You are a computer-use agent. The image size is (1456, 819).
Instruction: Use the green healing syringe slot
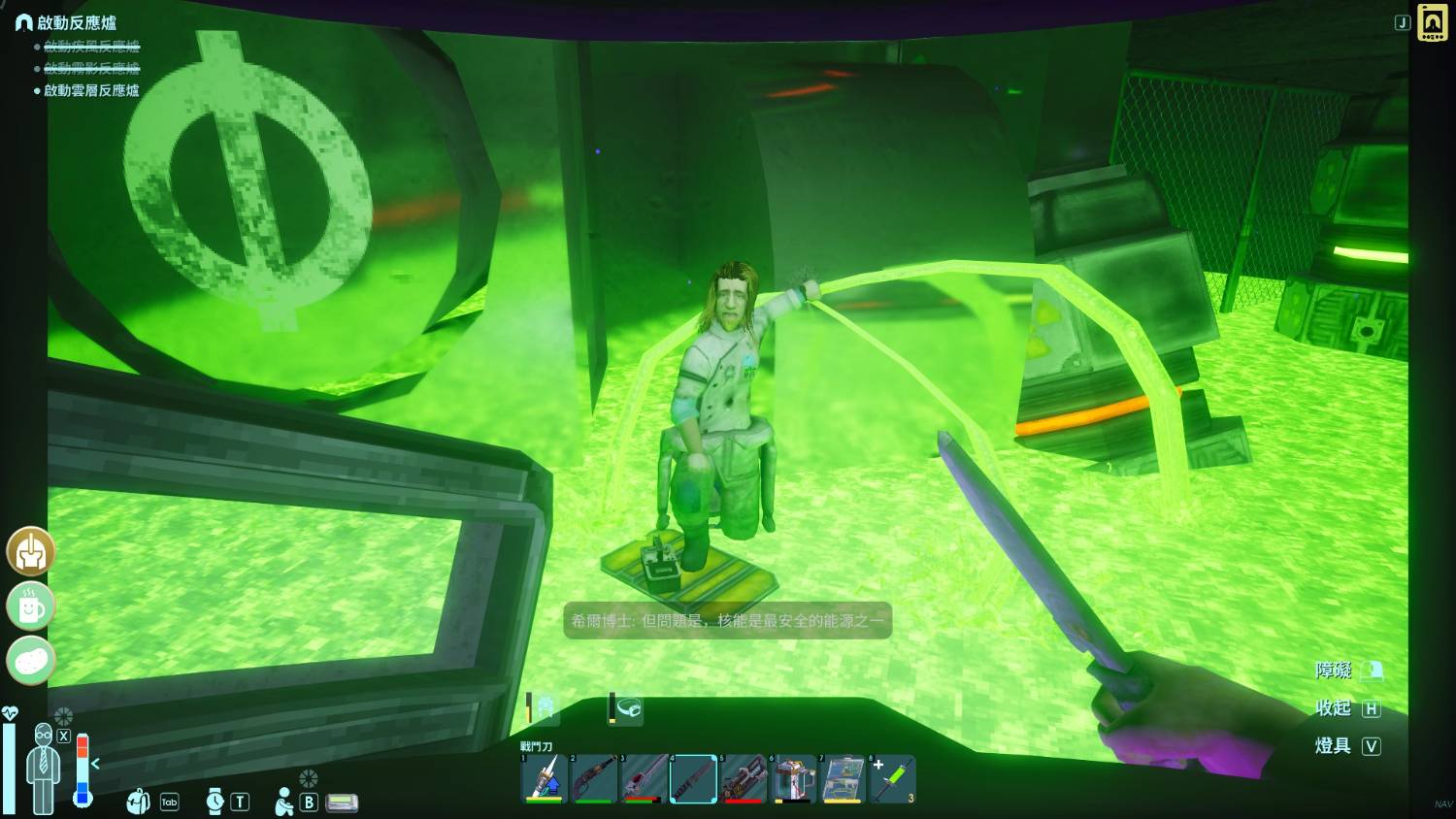click(x=892, y=778)
